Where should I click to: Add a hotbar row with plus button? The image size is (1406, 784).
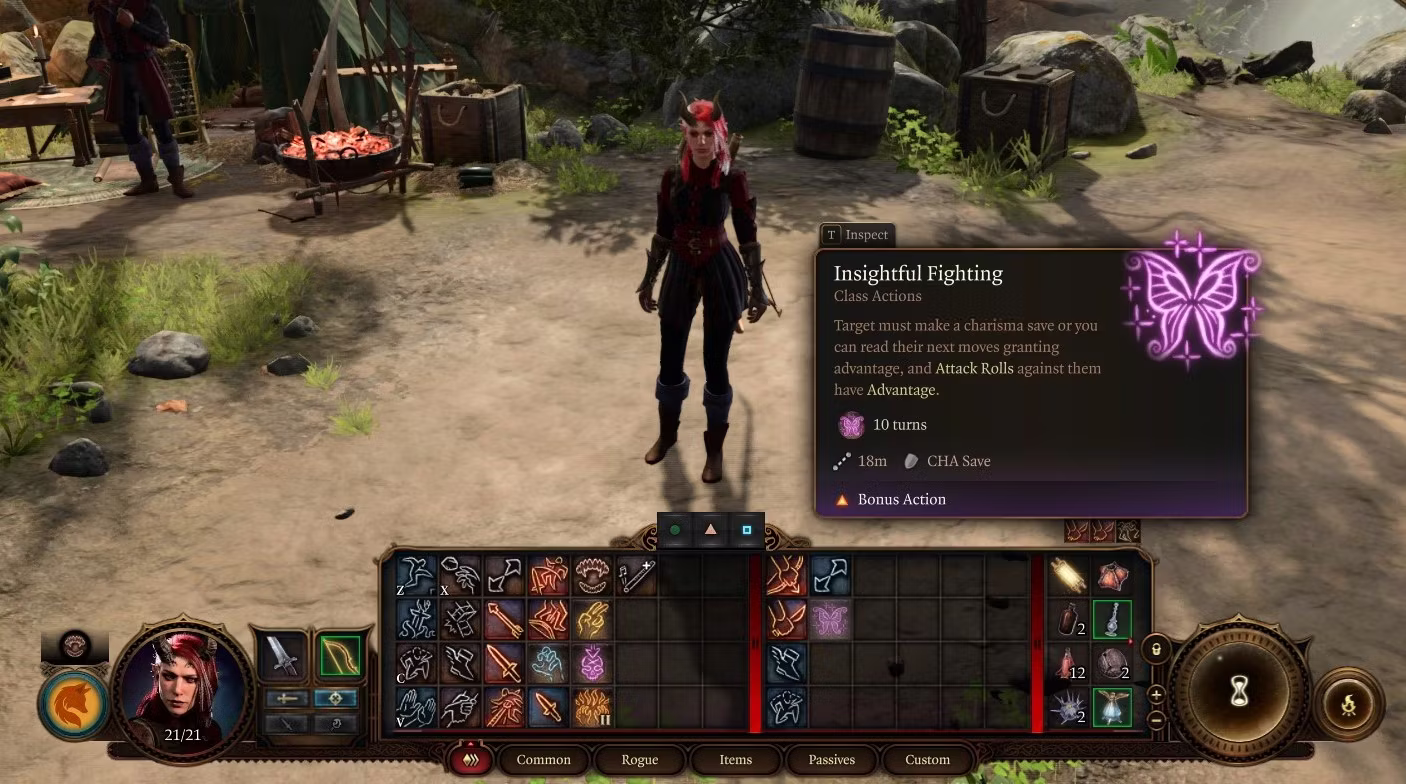(x=1156, y=695)
